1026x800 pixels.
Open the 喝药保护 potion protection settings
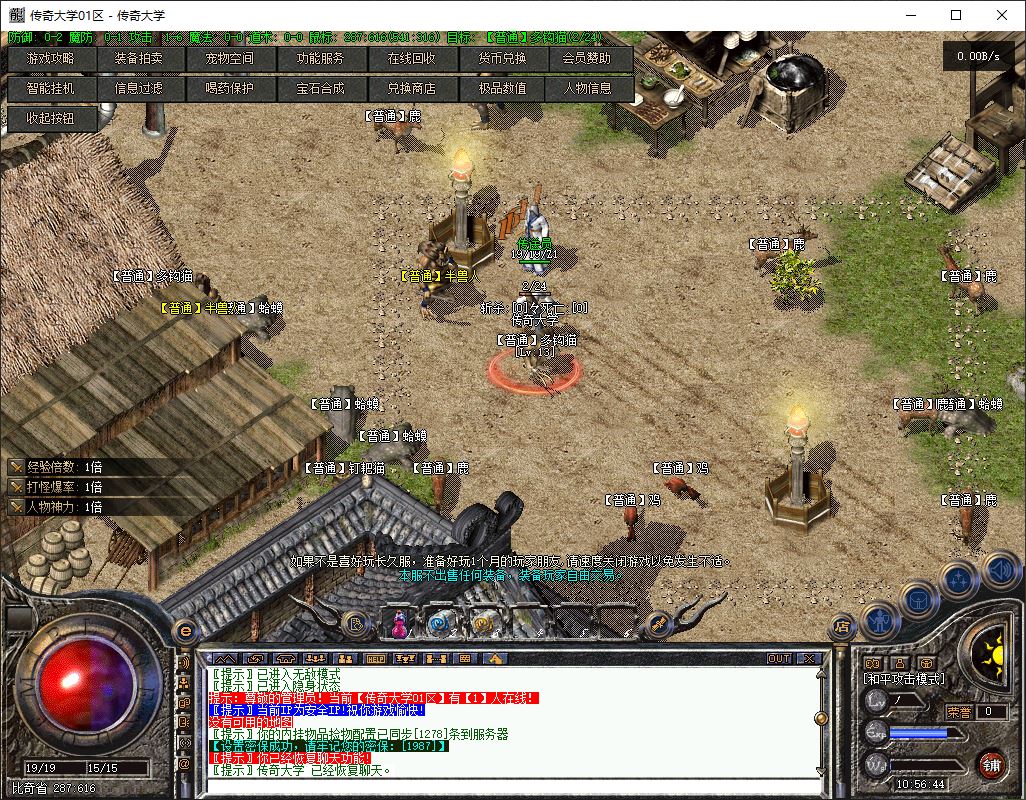click(229, 89)
